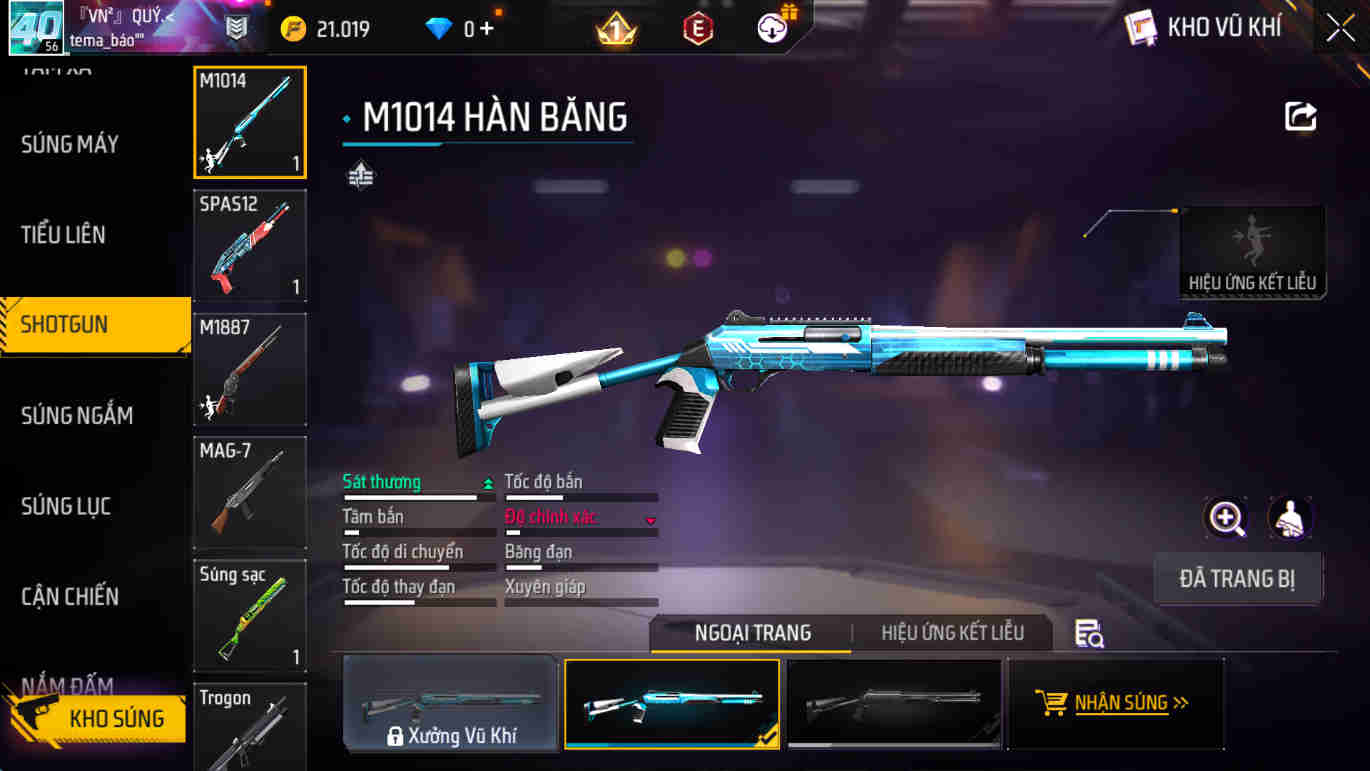The image size is (1370, 771).
Task: Open the HIỆU ỨNG KẾT LIỄU slot
Action: pyautogui.click(x=1252, y=253)
